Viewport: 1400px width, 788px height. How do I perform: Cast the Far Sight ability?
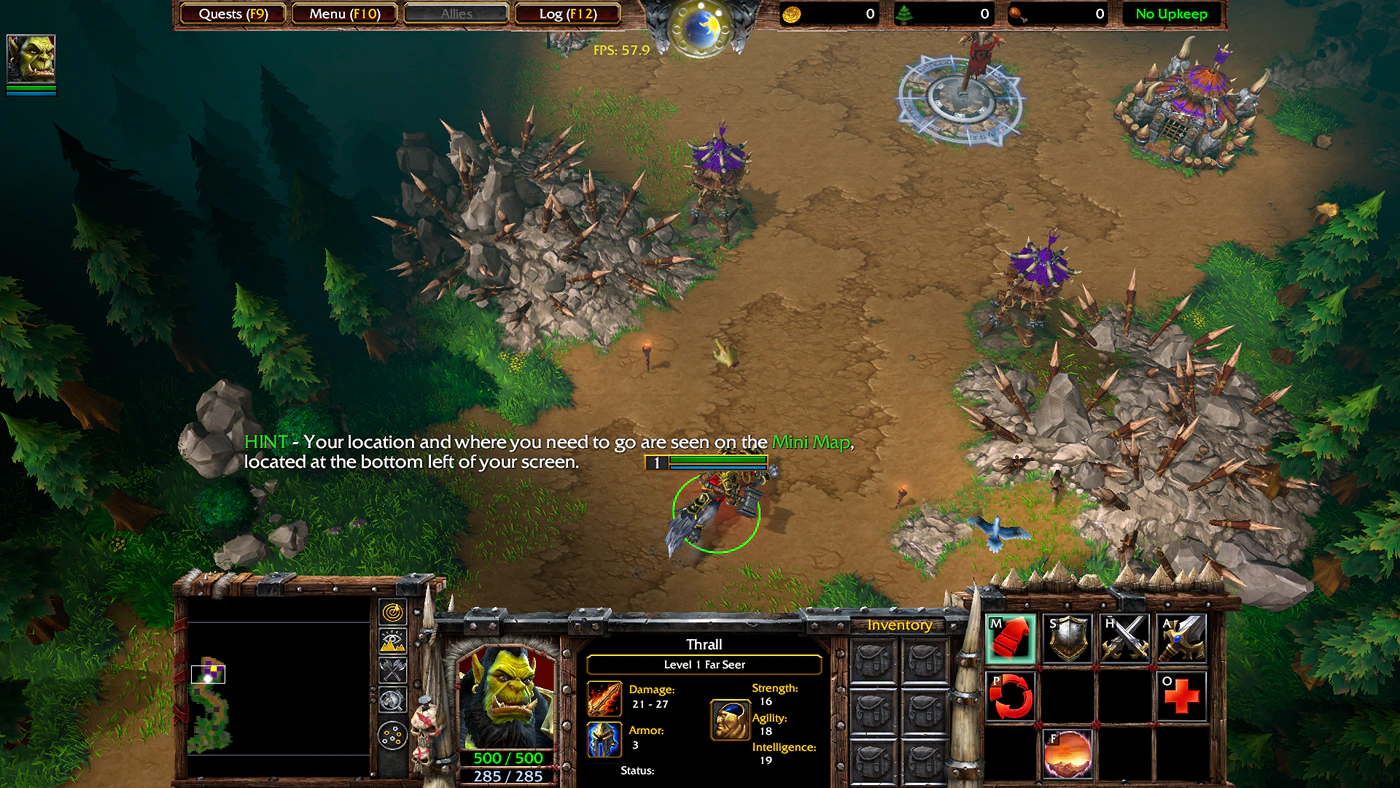1068,754
